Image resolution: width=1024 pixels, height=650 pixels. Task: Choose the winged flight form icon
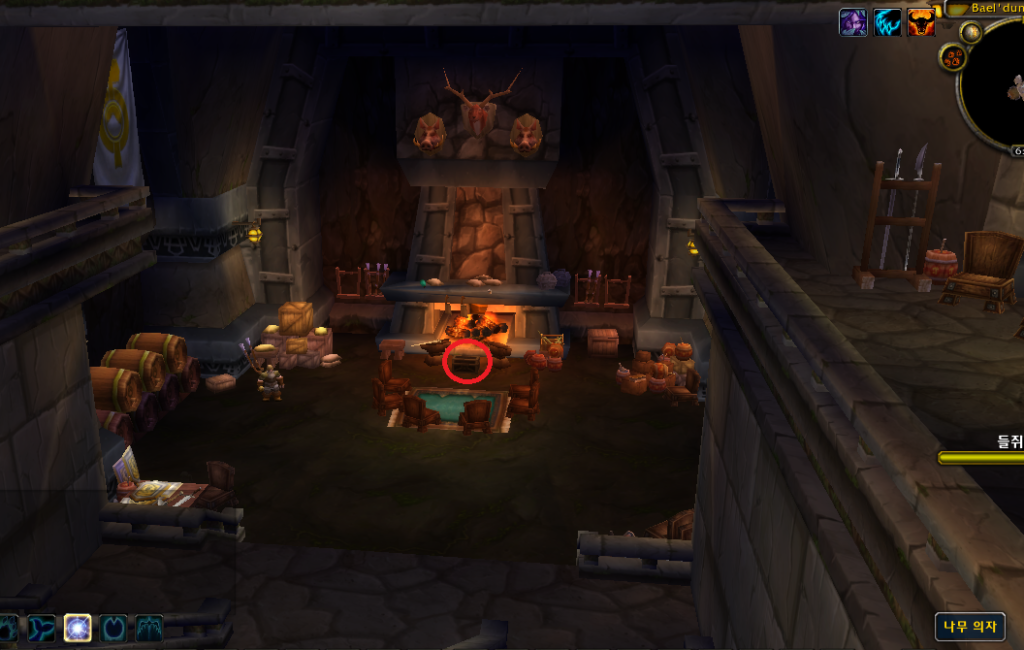click(149, 628)
